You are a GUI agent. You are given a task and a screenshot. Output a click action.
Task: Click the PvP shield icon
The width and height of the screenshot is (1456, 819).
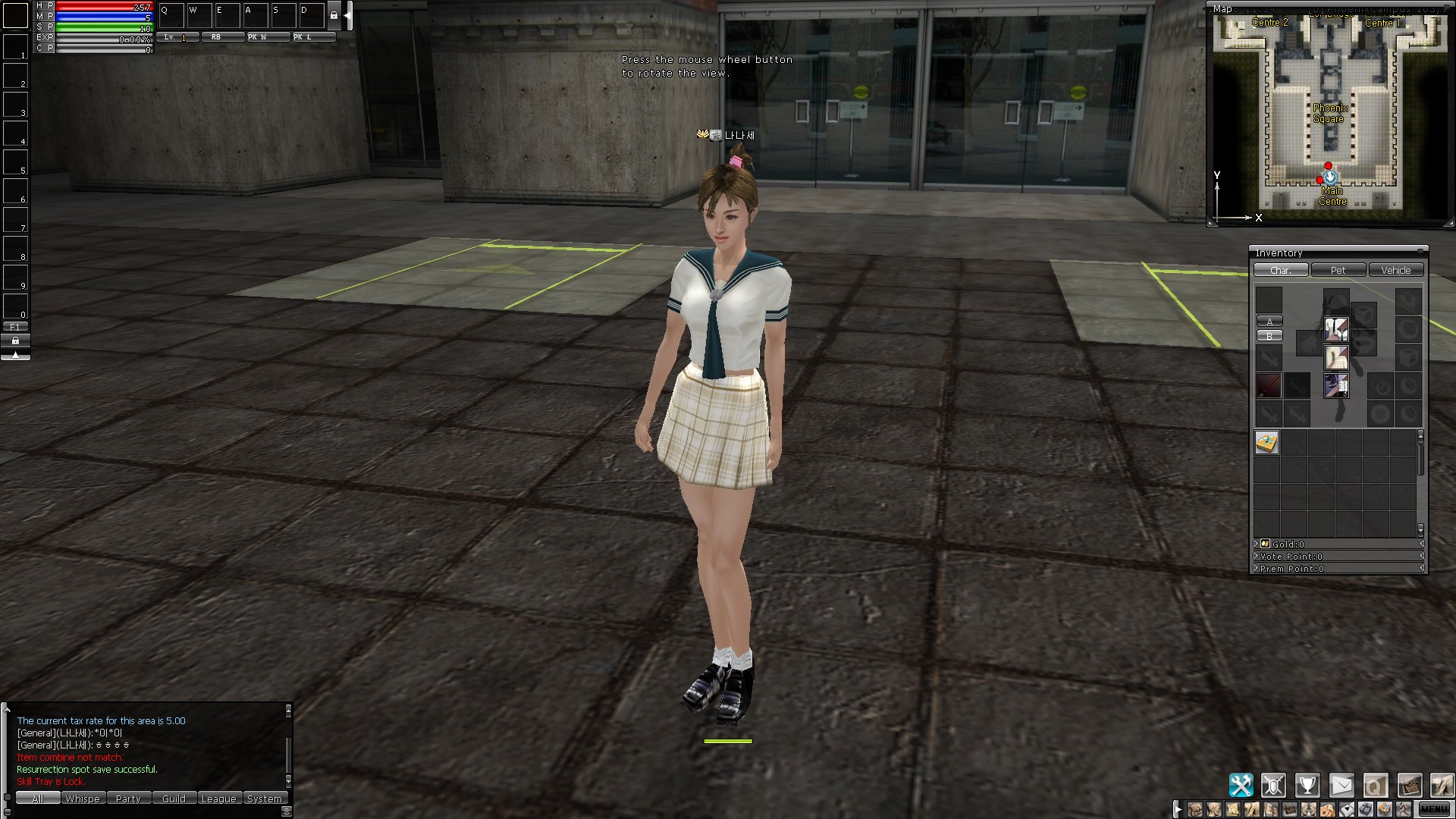(1273, 785)
